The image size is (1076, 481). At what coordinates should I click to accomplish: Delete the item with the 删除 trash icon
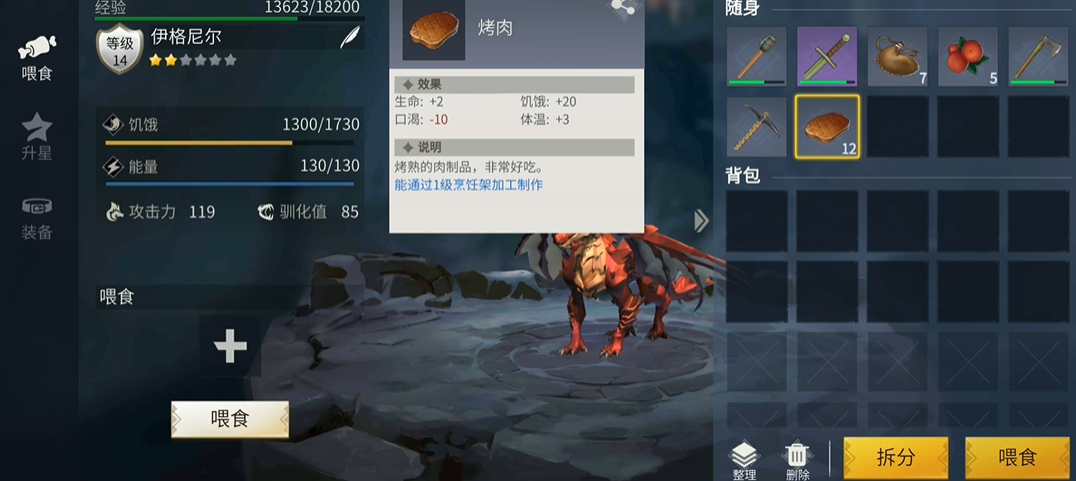tap(797, 461)
